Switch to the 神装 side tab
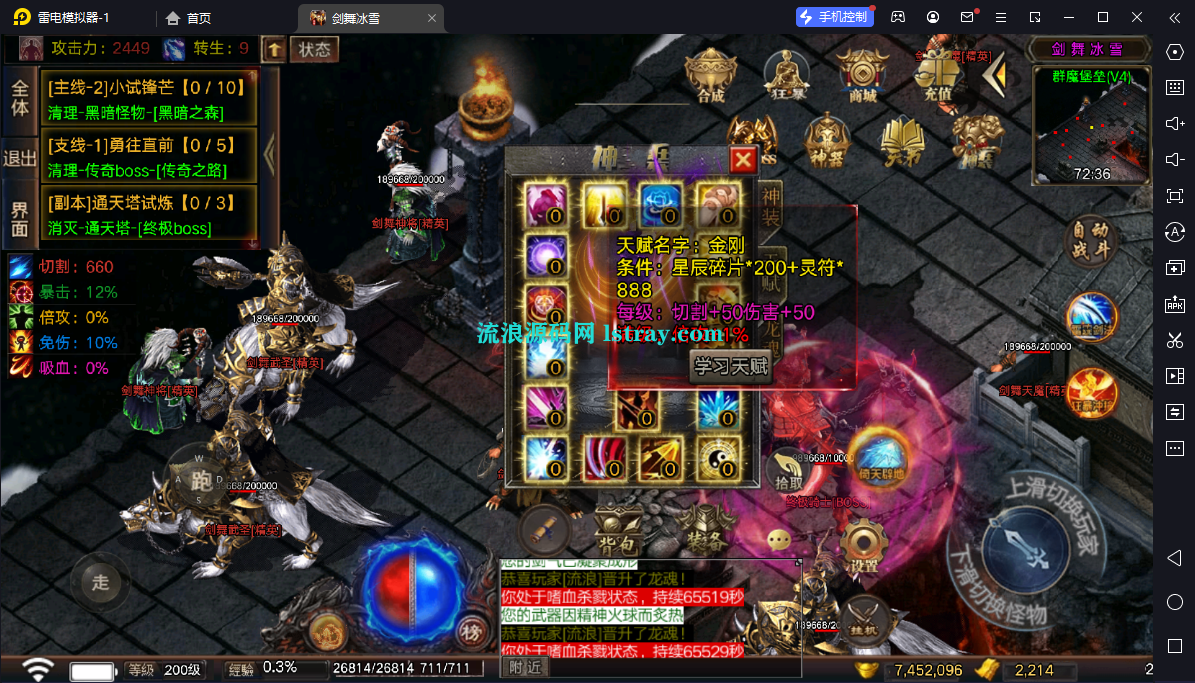Screen dimensions: 1195x683 (x=771, y=205)
